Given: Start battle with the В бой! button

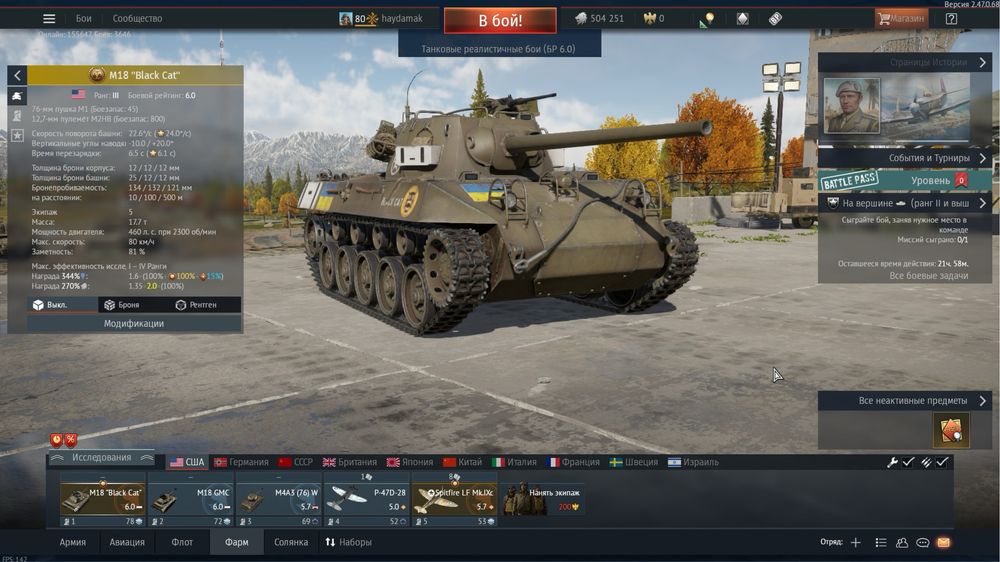Looking at the screenshot, I should (500, 20).
